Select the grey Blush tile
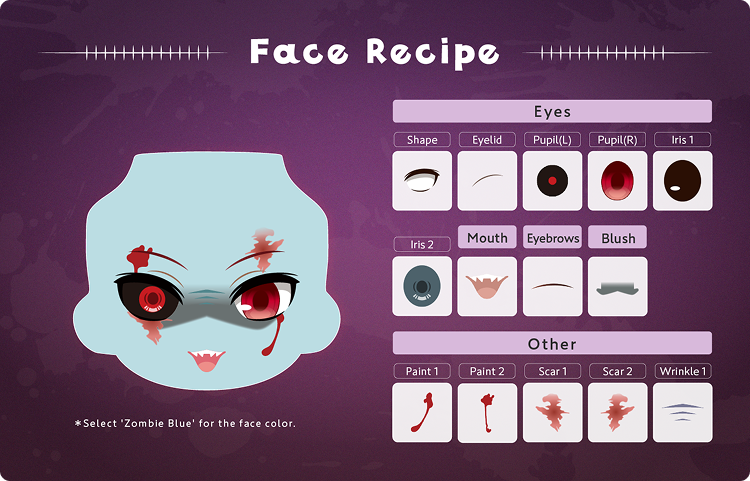750x481 pixels. 617,287
